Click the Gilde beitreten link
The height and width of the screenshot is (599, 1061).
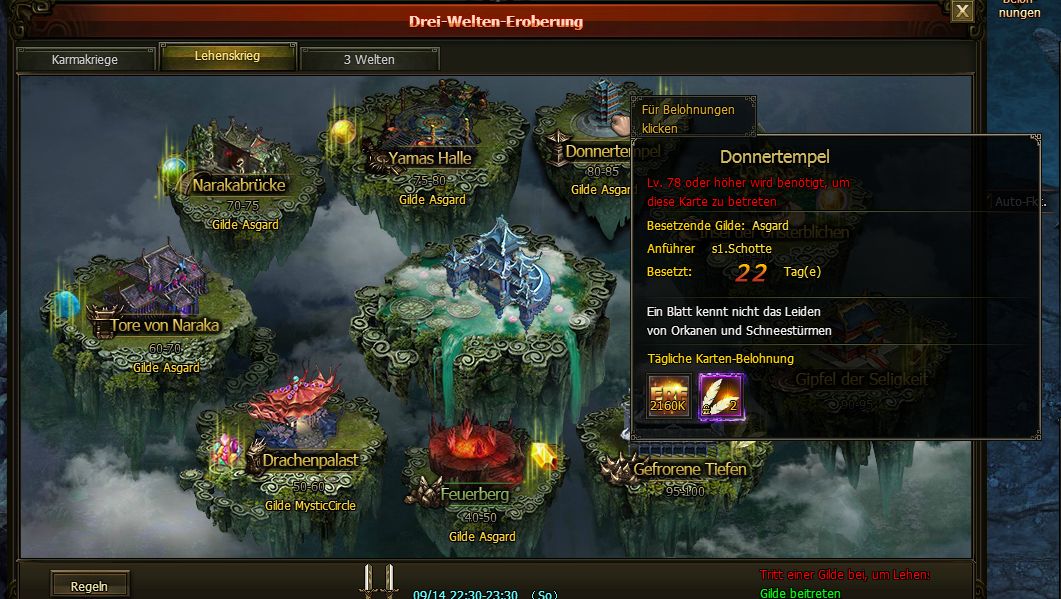[x=800, y=592]
